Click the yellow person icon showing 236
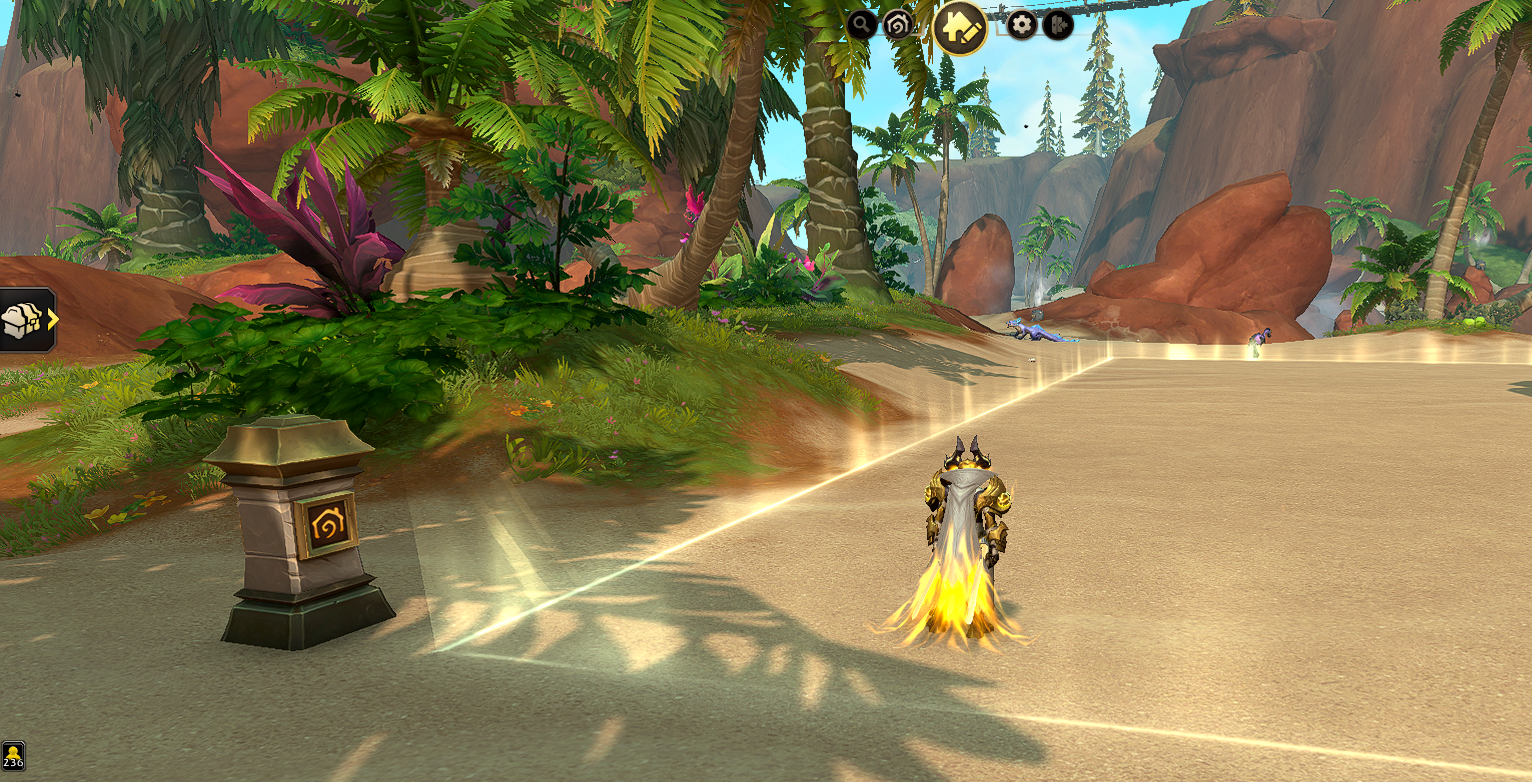Image resolution: width=1532 pixels, height=782 pixels. point(13,756)
